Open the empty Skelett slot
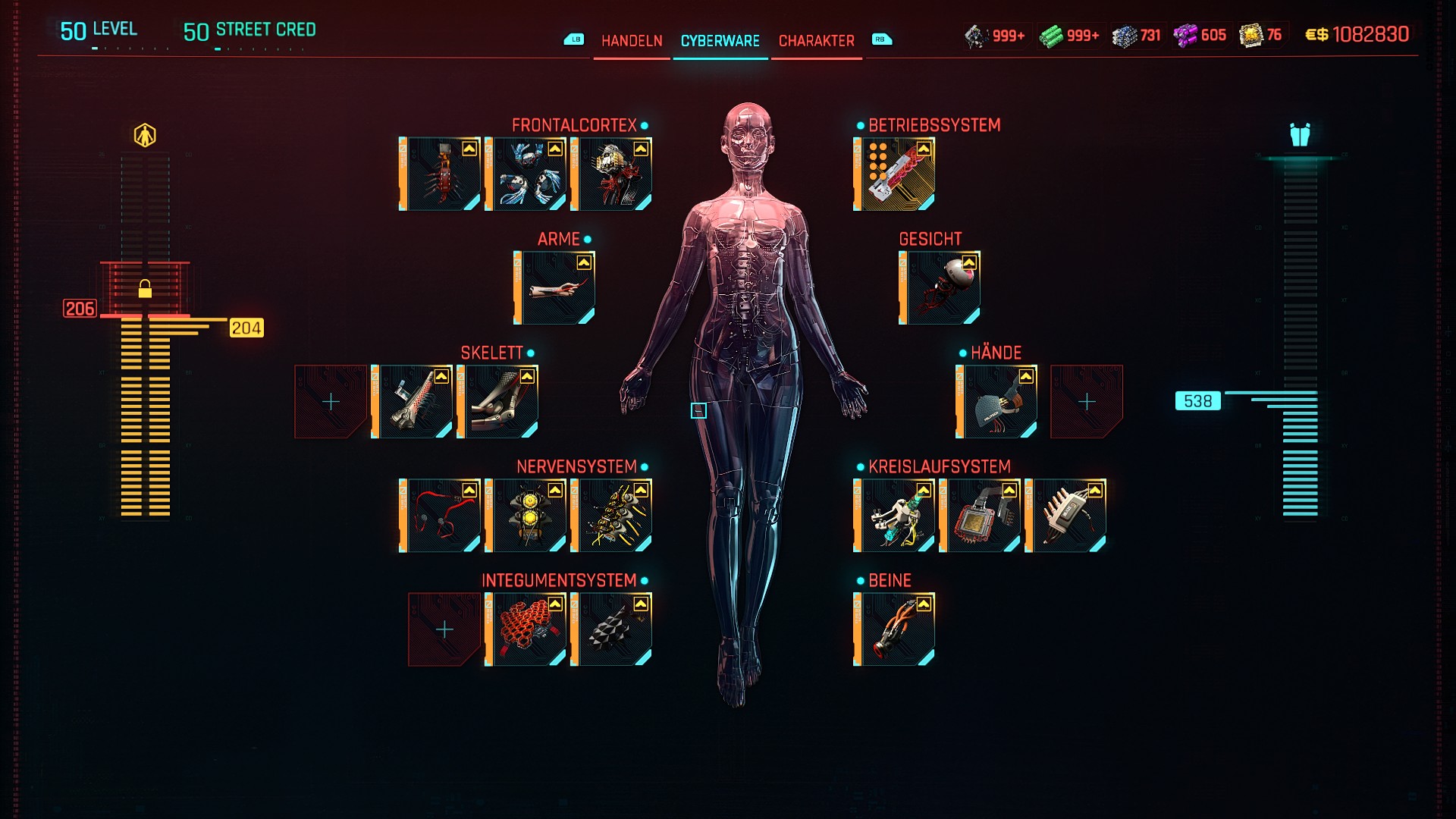 pos(331,402)
